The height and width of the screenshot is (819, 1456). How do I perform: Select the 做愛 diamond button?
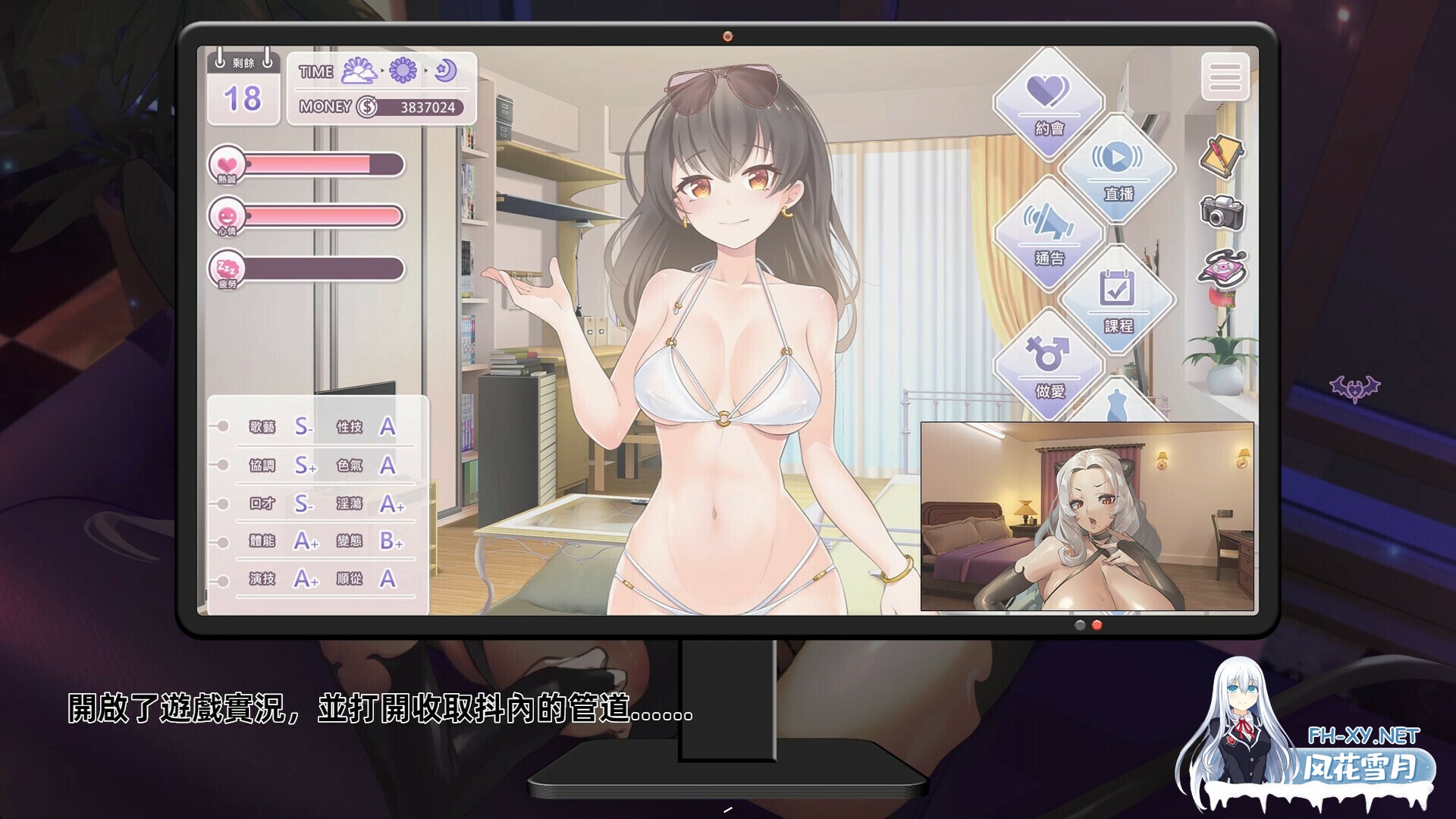(x=1049, y=366)
